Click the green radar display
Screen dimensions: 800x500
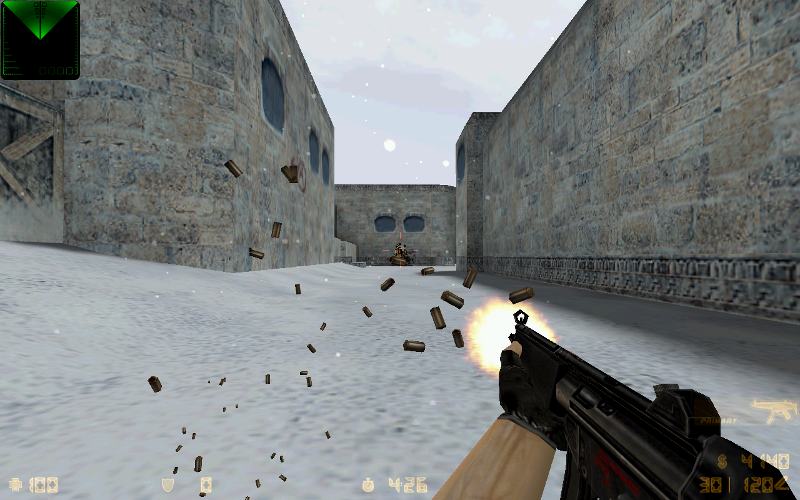click(x=40, y=39)
